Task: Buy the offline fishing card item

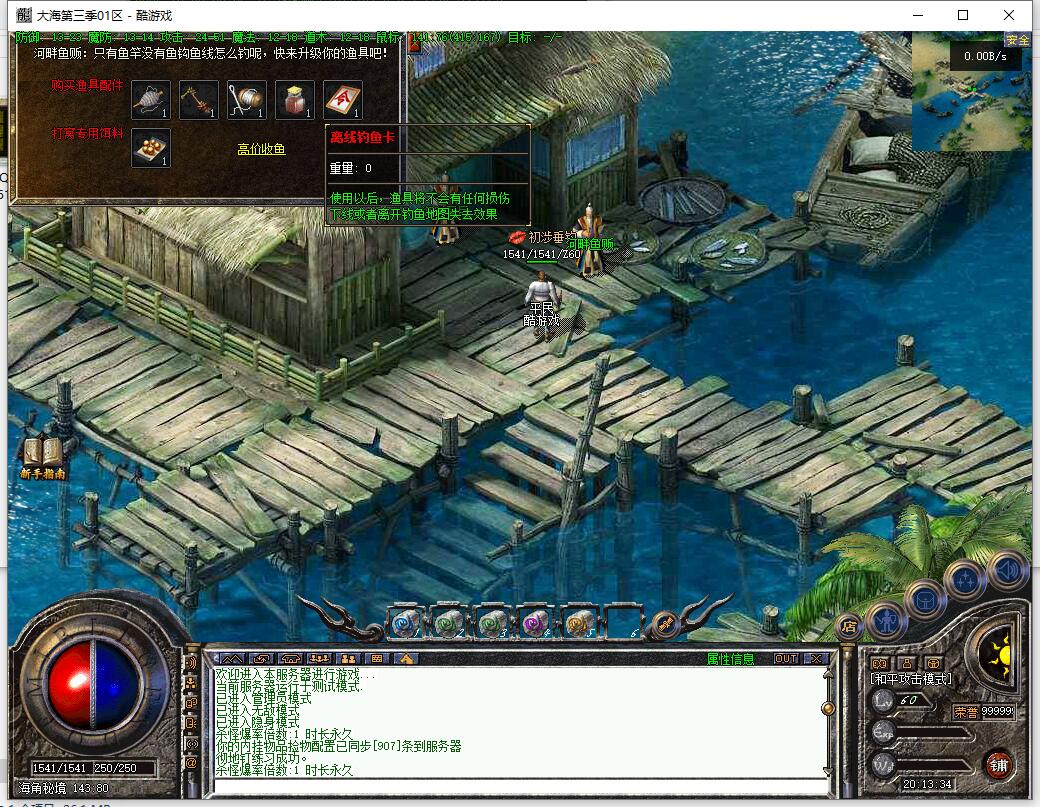Action: coord(342,99)
